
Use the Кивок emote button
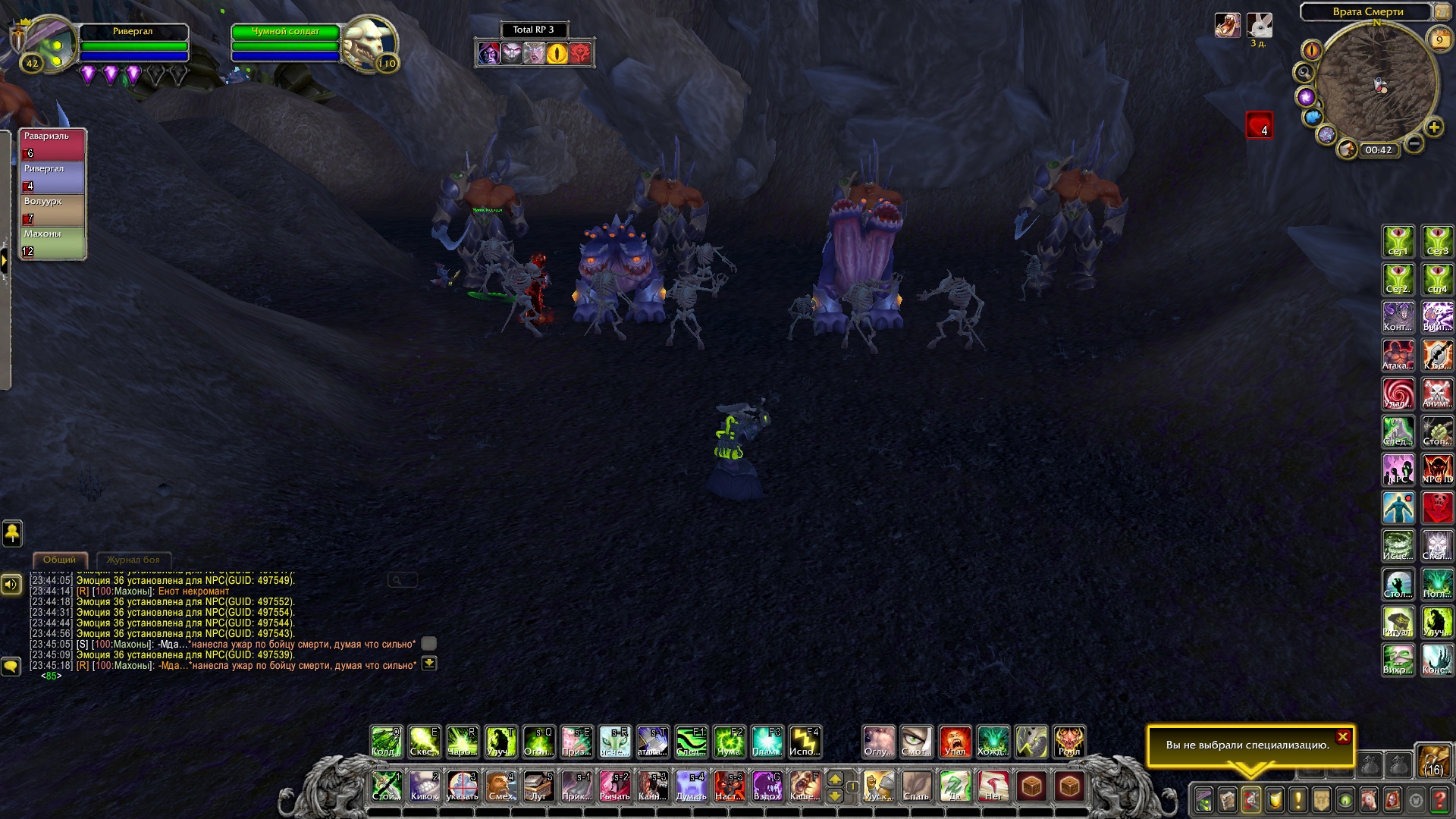[x=424, y=786]
